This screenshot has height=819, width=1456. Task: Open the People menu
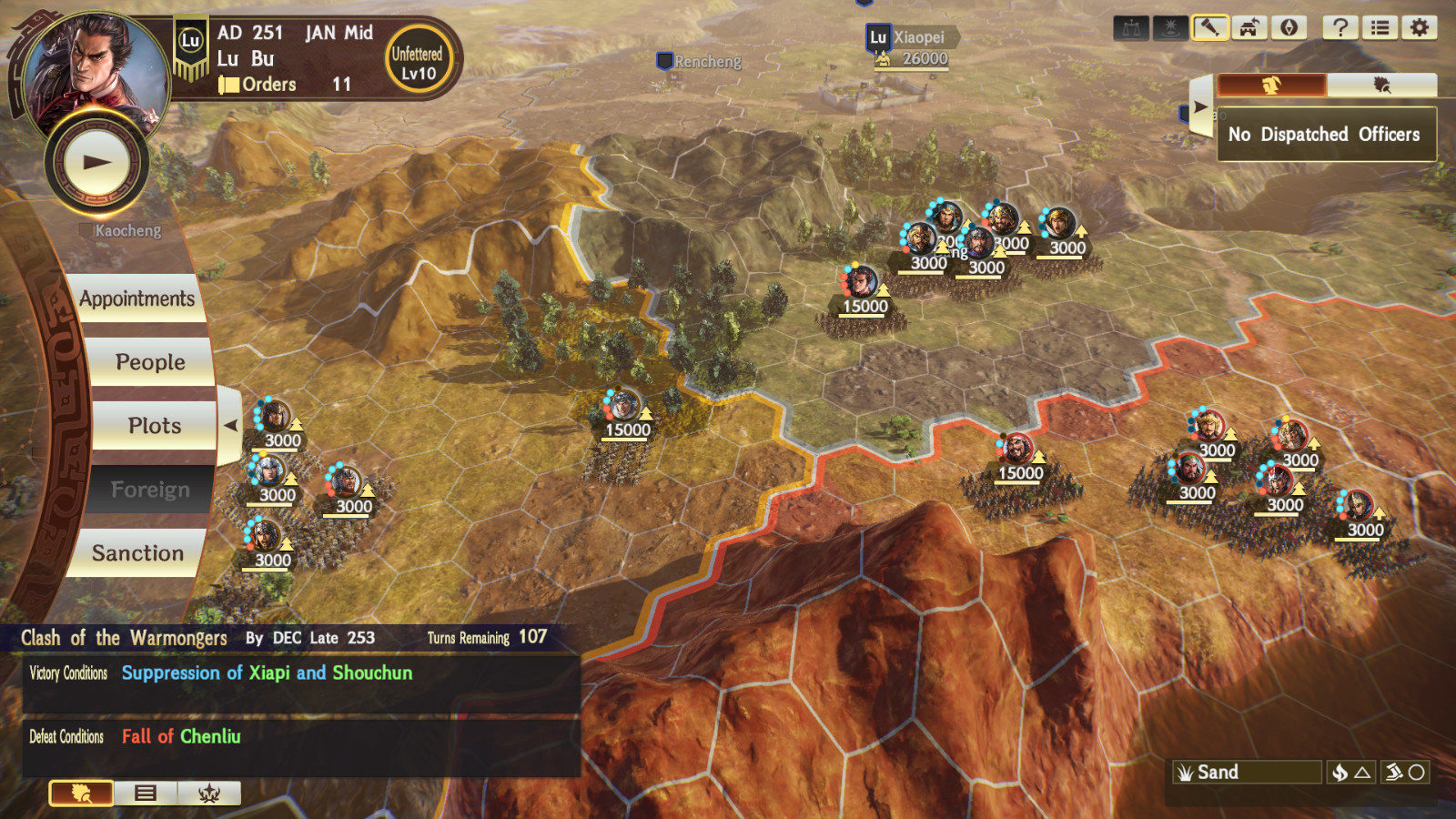[x=149, y=361]
